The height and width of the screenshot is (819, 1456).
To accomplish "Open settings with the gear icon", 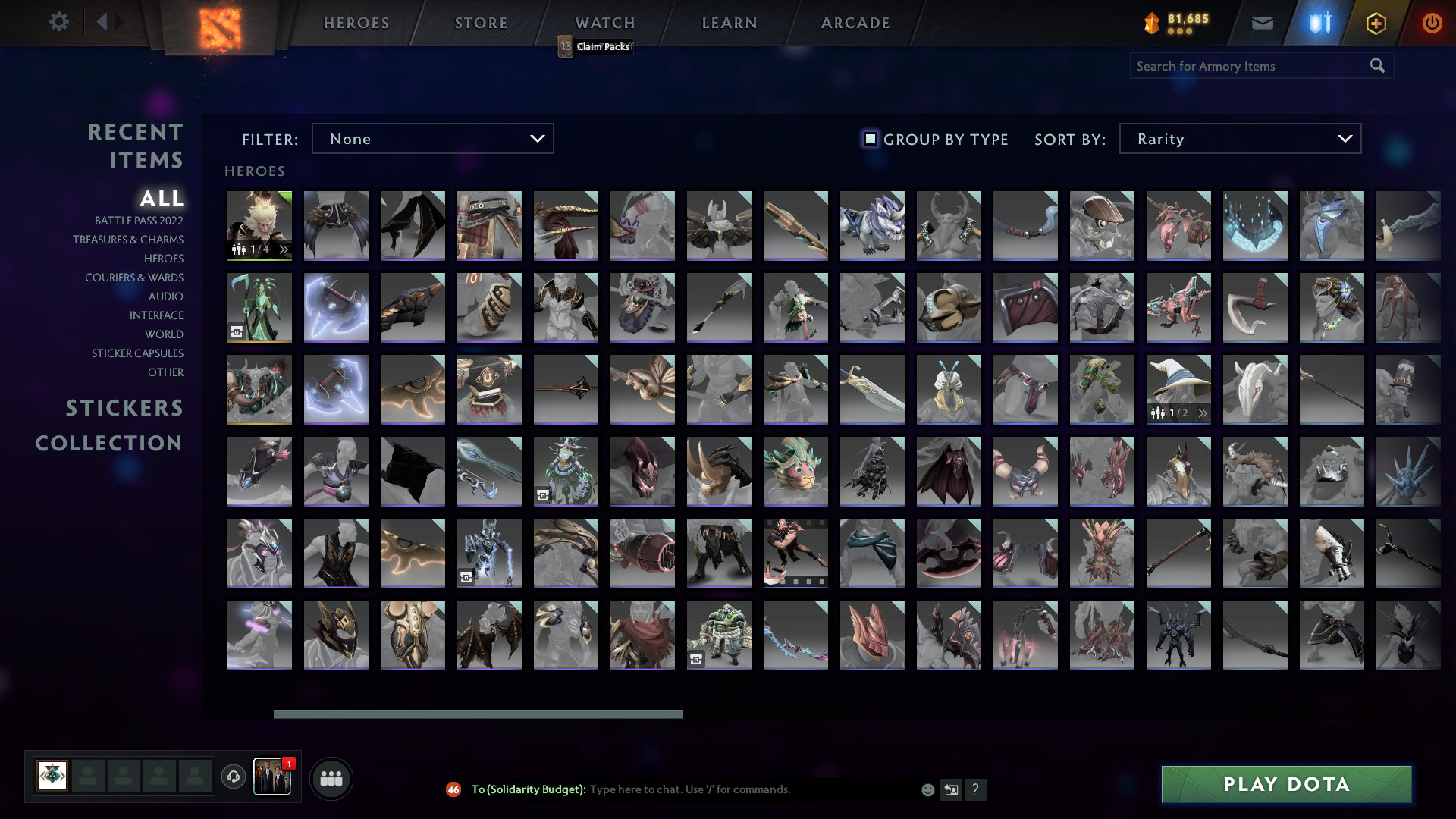I will [59, 23].
